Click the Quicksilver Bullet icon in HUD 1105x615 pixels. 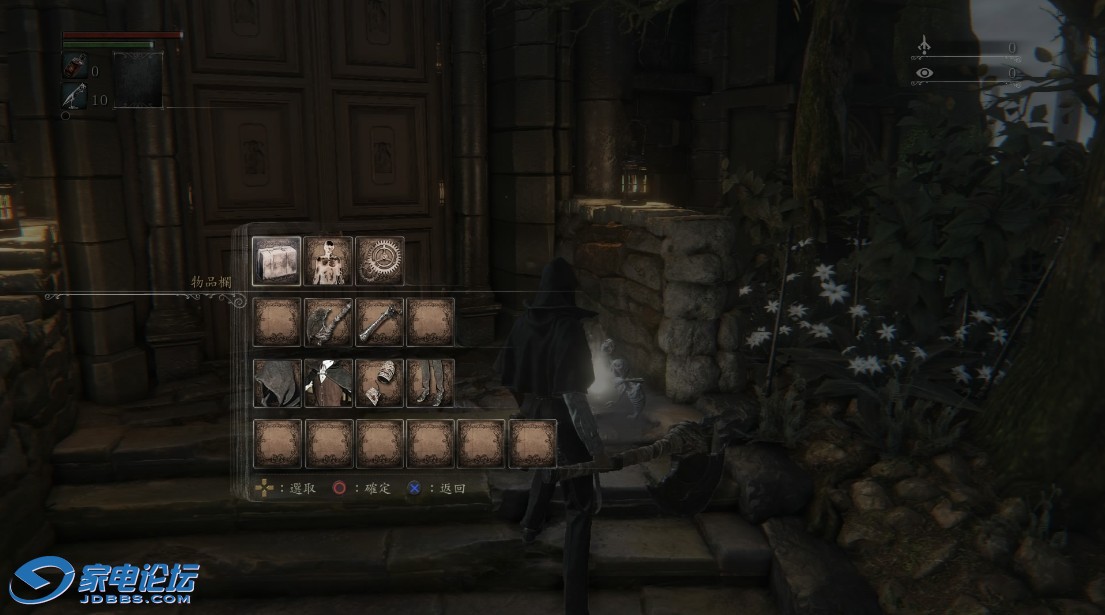click(x=74, y=96)
